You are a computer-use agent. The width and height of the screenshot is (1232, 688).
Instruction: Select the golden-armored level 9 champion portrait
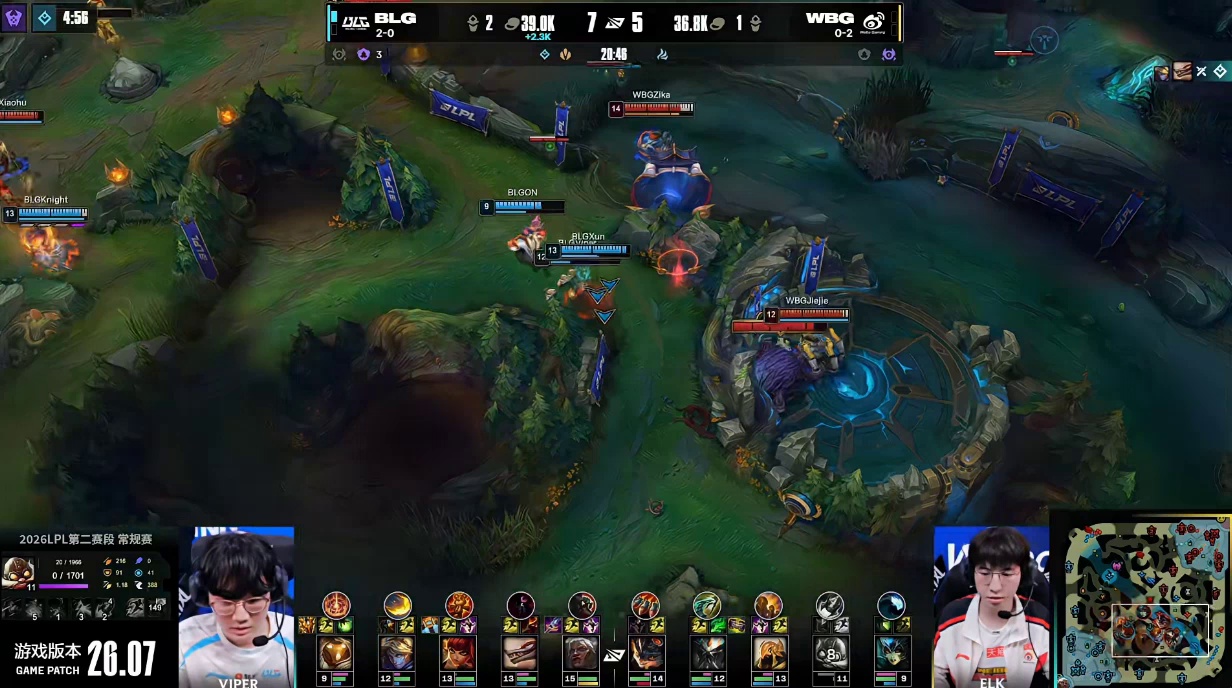coord(335,653)
